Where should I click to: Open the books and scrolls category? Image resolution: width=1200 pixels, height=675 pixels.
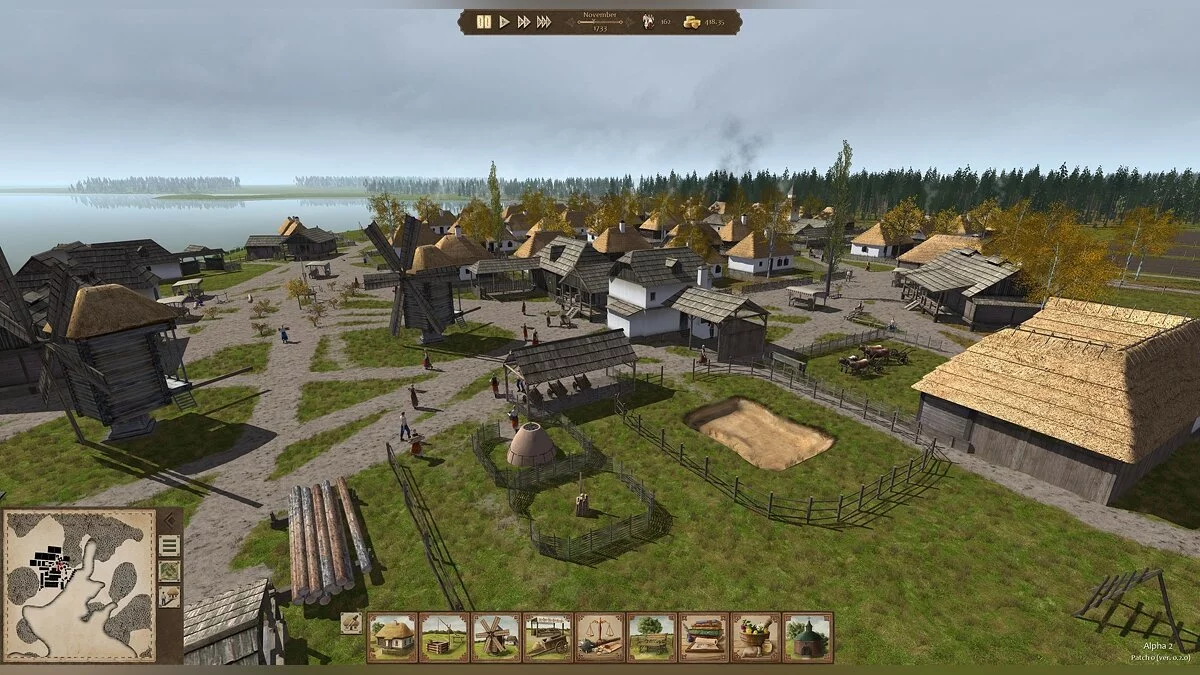point(704,637)
